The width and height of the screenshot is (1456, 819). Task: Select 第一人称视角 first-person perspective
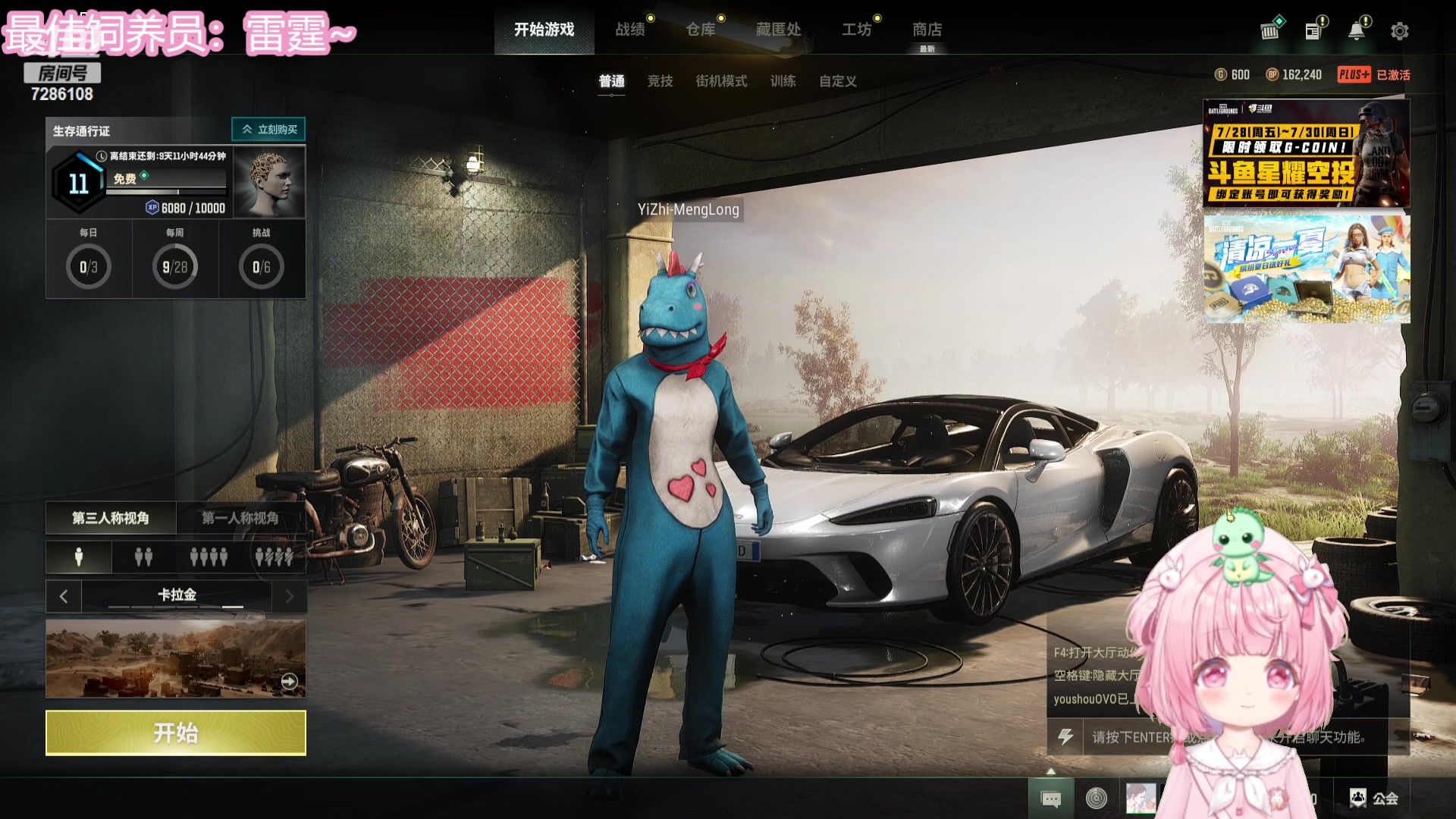[240, 518]
